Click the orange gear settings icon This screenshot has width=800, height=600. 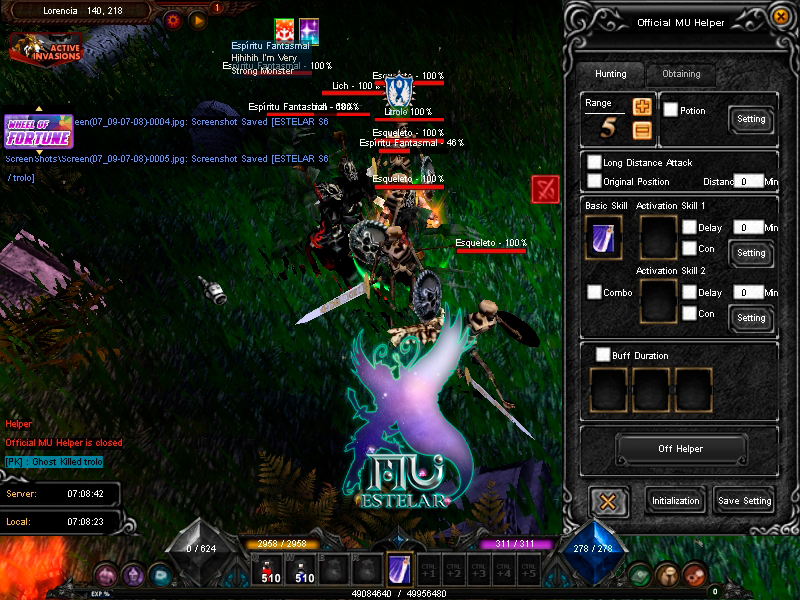click(x=173, y=19)
